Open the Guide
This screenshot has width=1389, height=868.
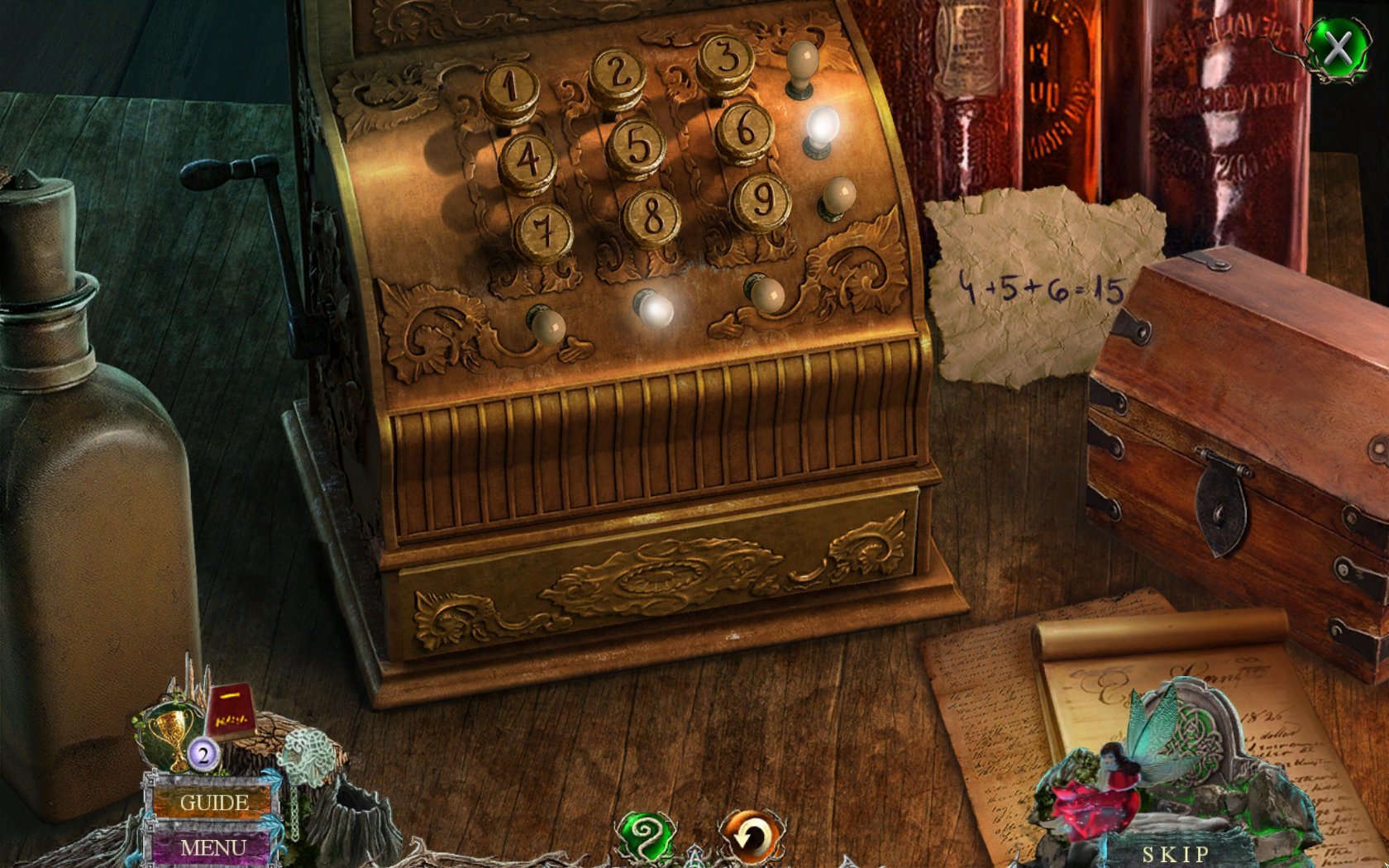(213, 802)
